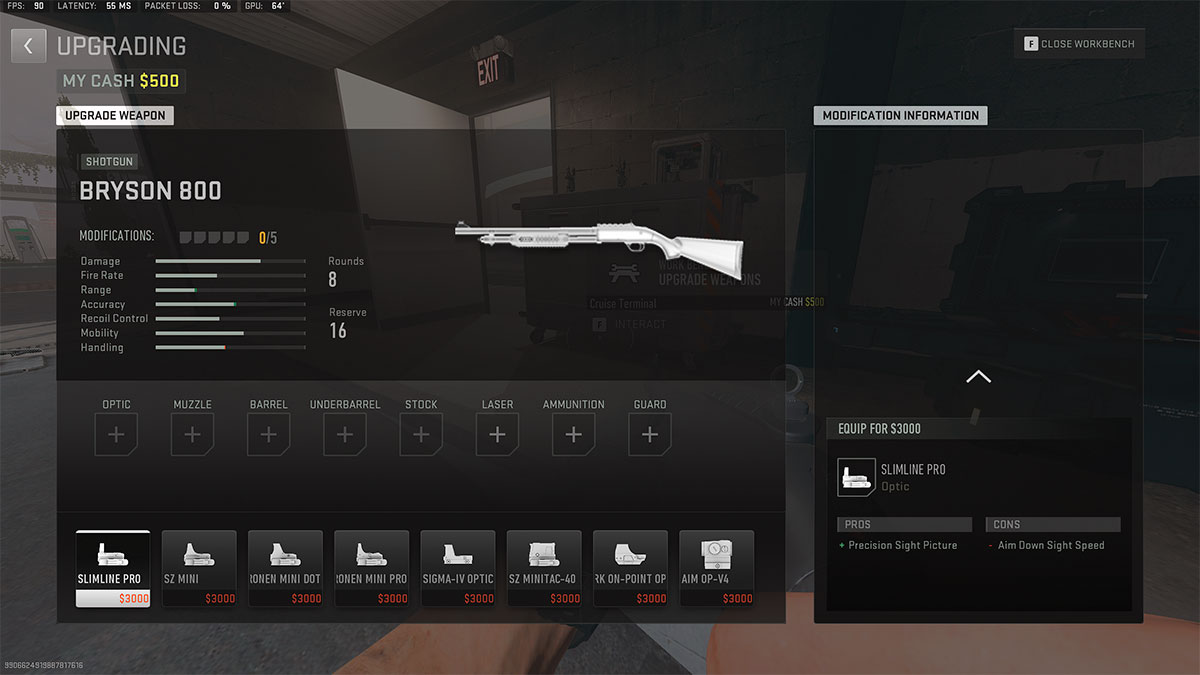
Task: Open the Optic attachment slot
Action: point(117,435)
